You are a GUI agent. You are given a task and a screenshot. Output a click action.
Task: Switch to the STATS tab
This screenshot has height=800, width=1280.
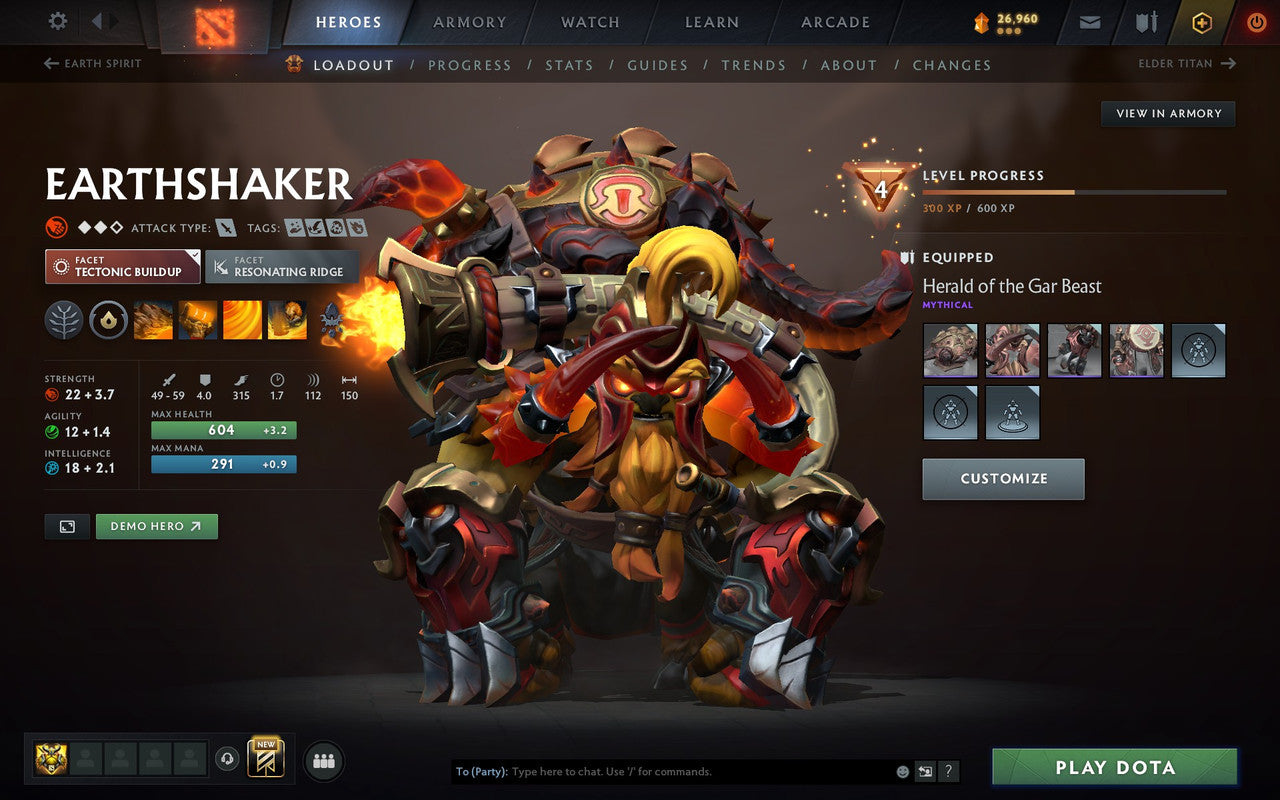point(570,64)
